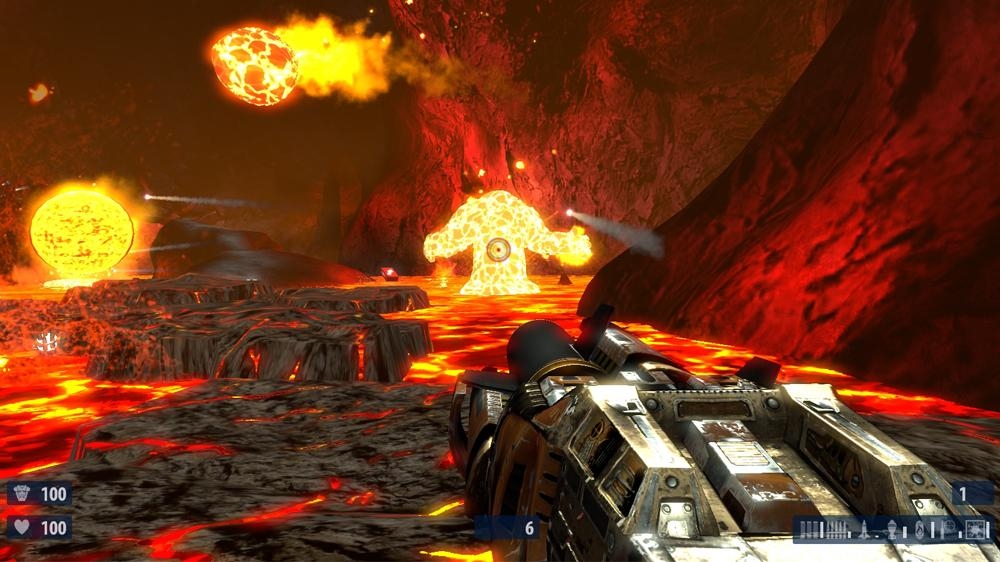Screen dimensions: 1000x562
Task: Choose the rifle bullets ammo icon
Action: 836,530
